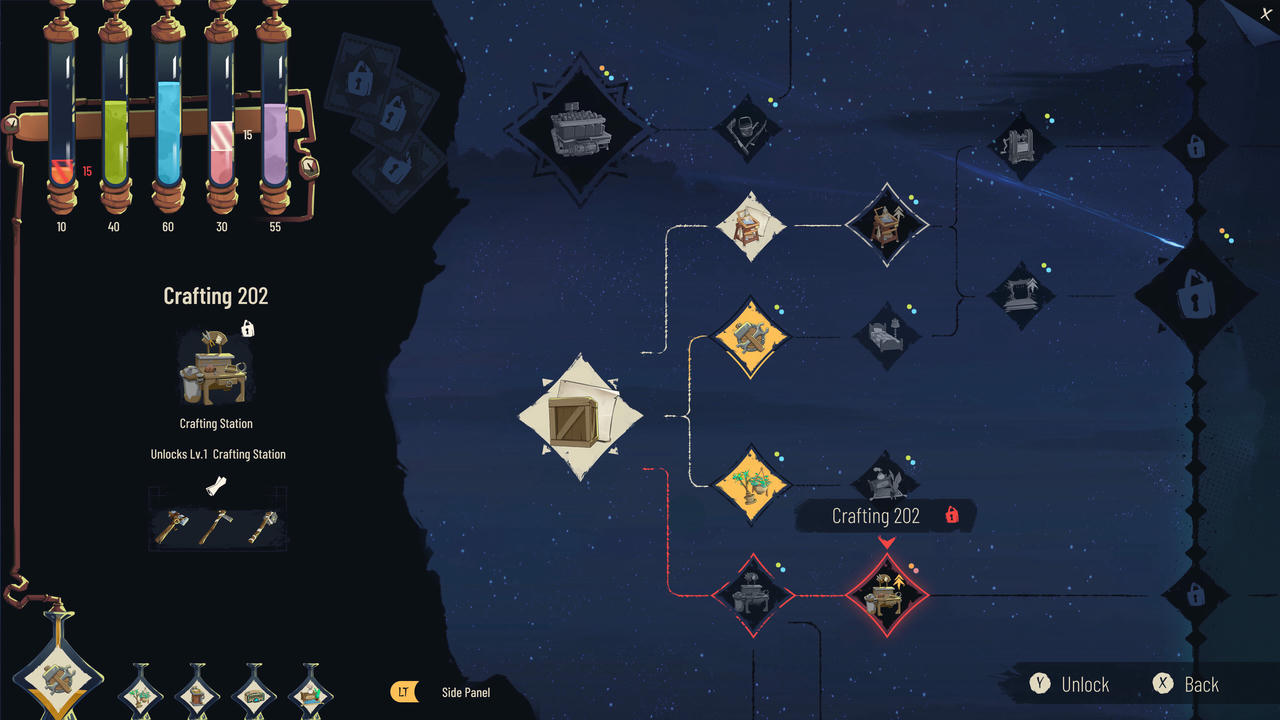The image size is (1280, 720).
Task: Select the large locked padlock node
Action: click(1195, 297)
